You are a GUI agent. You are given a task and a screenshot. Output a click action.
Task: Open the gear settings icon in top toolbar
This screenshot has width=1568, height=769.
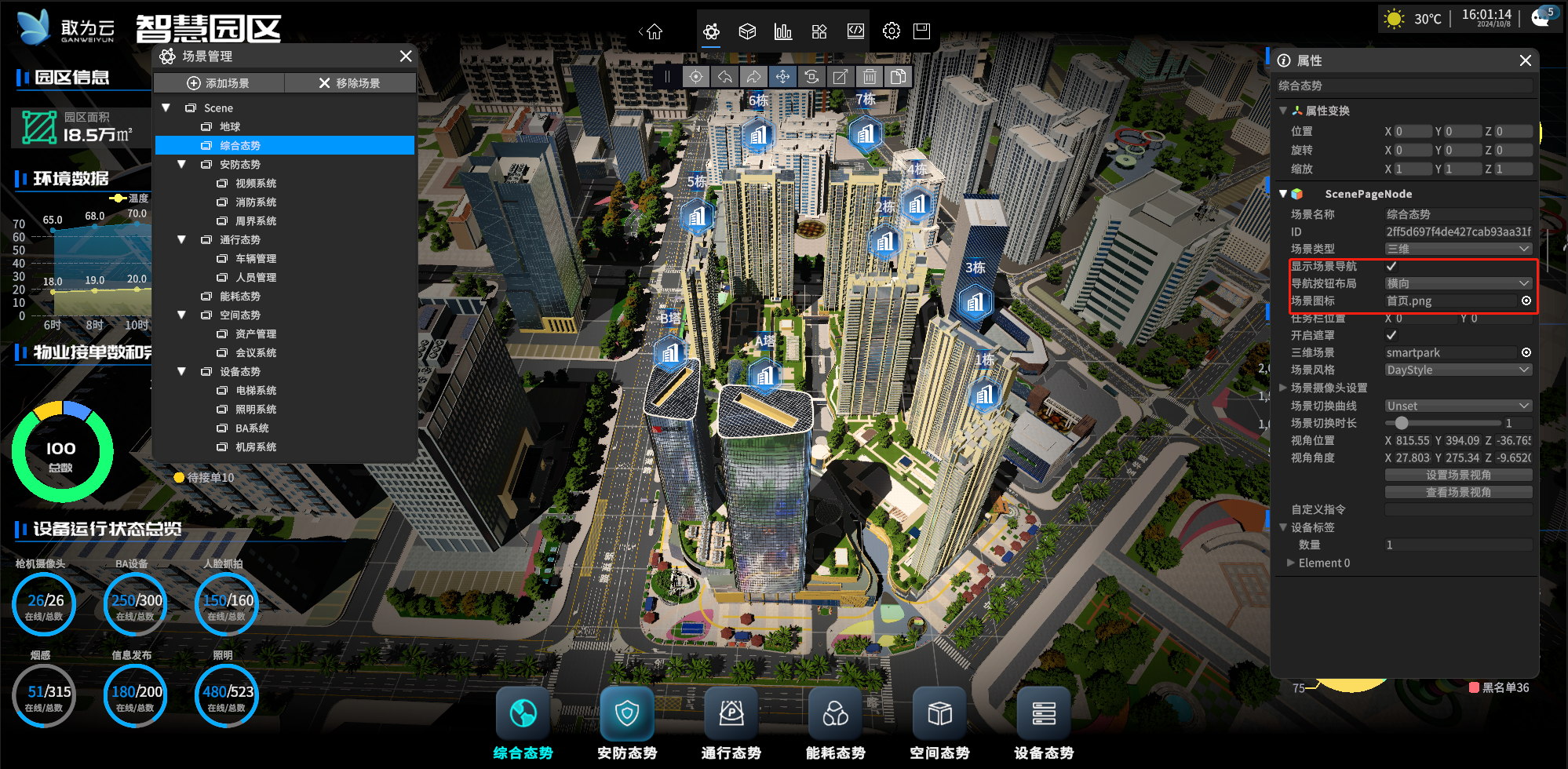coord(891,31)
